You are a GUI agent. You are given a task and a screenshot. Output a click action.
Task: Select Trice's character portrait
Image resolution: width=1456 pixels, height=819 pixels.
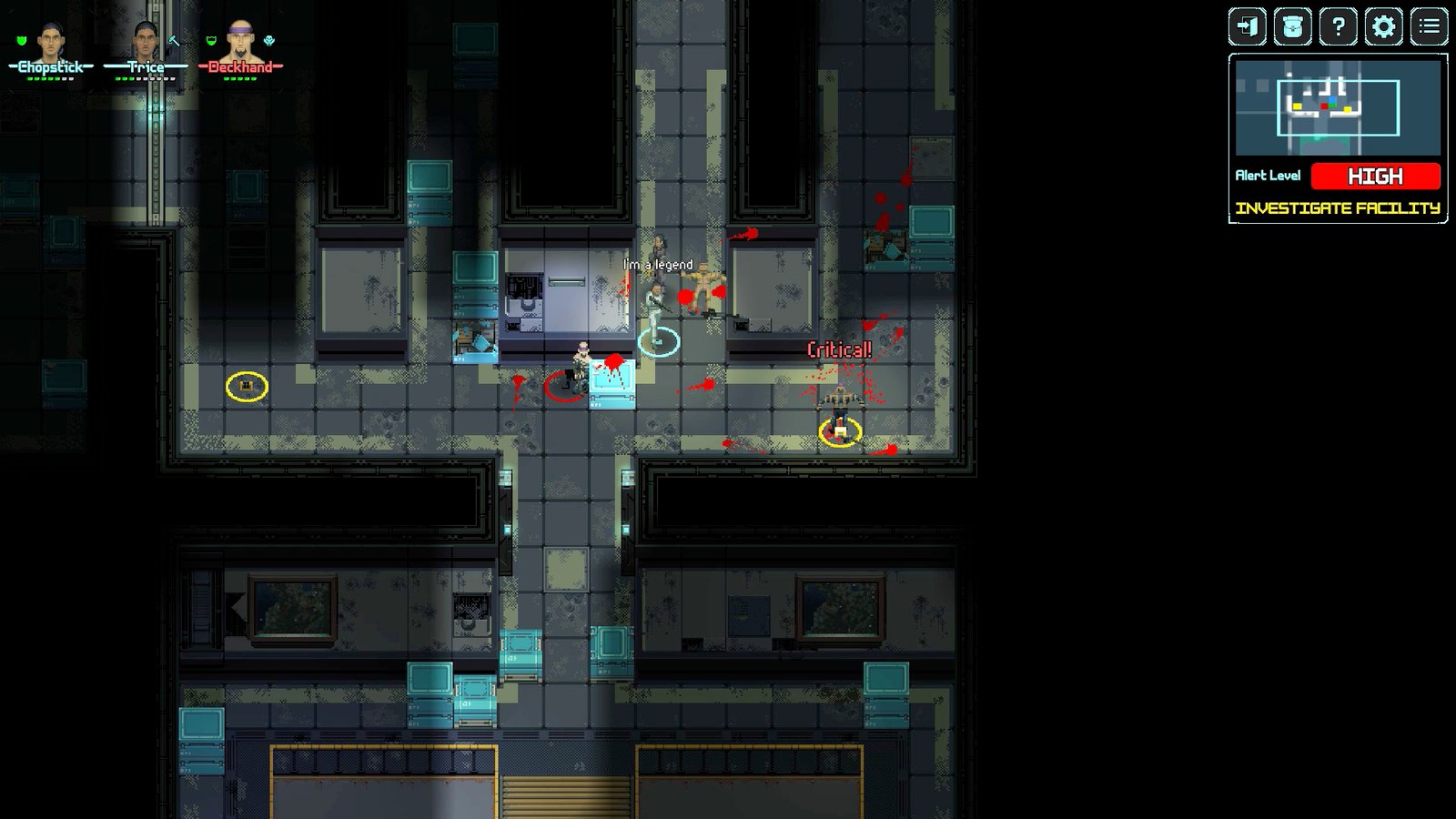pyautogui.click(x=146, y=41)
